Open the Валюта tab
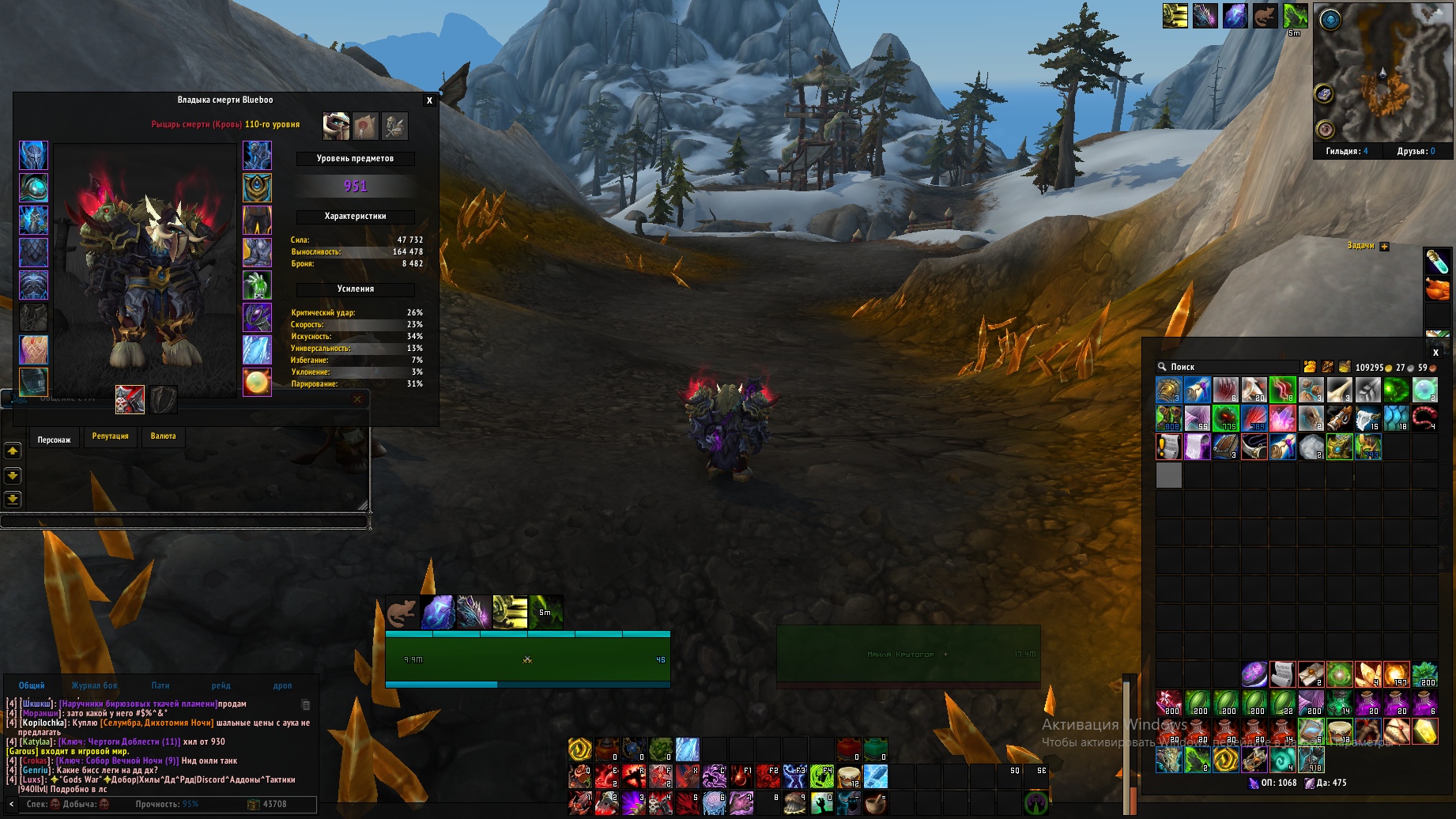Screen dimensions: 1456x819 [x=164, y=436]
